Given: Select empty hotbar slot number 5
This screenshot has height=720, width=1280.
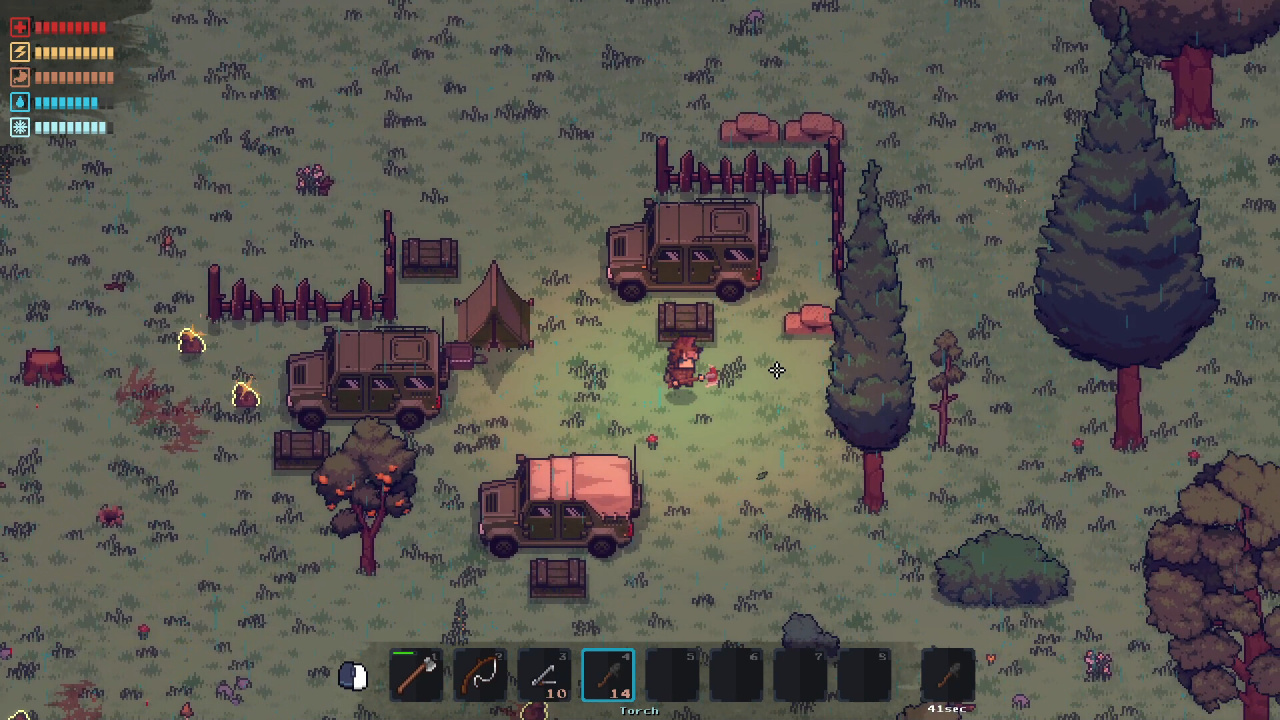Looking at the screenshot, I should [x=673, y=675].
